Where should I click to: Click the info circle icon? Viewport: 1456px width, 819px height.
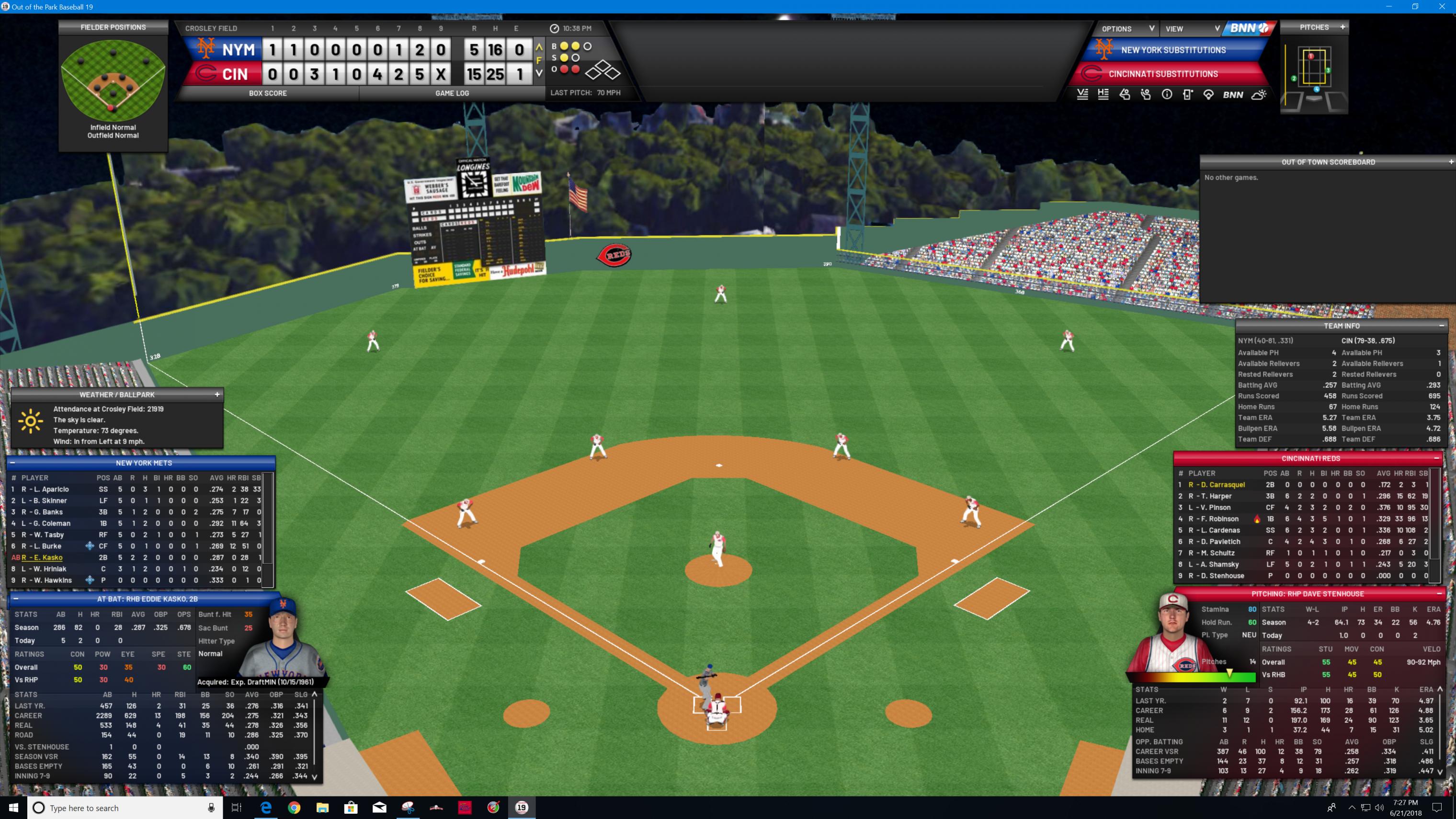[1167, 95]
